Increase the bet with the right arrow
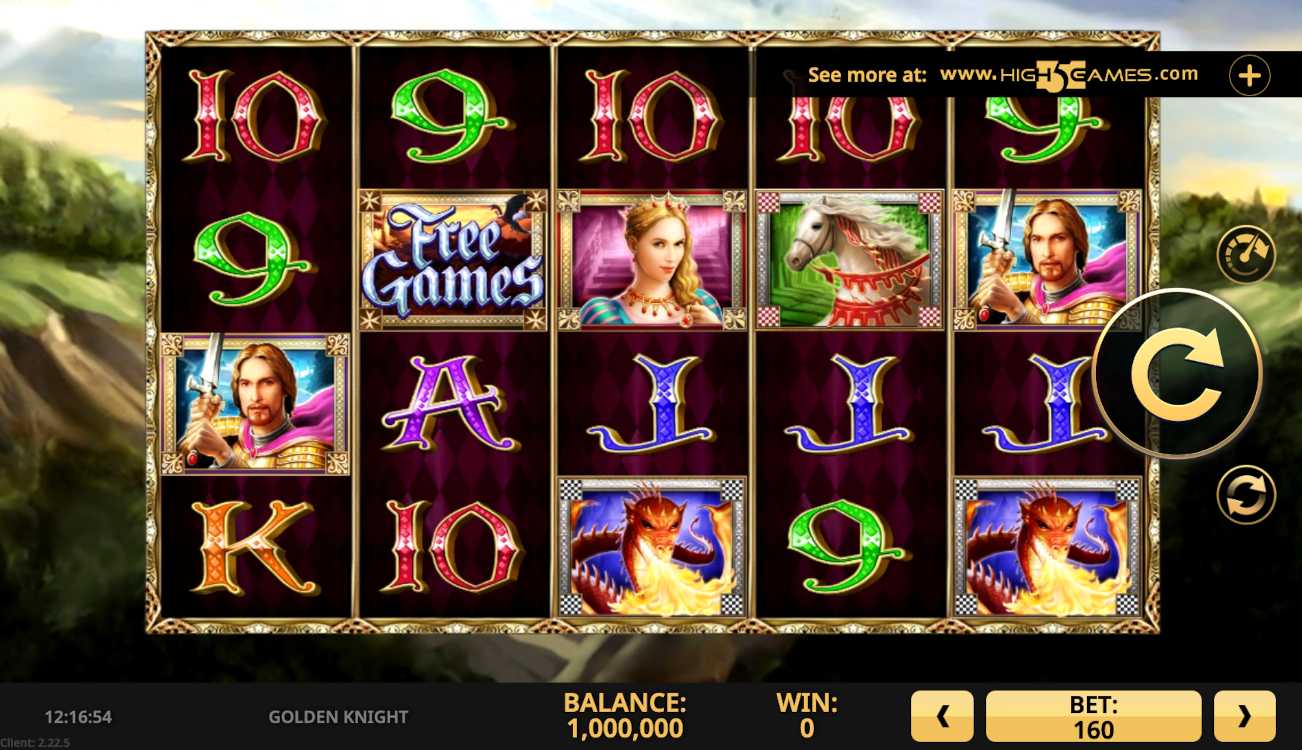Screen dimensions: 1302x750 coord(1244,716)
